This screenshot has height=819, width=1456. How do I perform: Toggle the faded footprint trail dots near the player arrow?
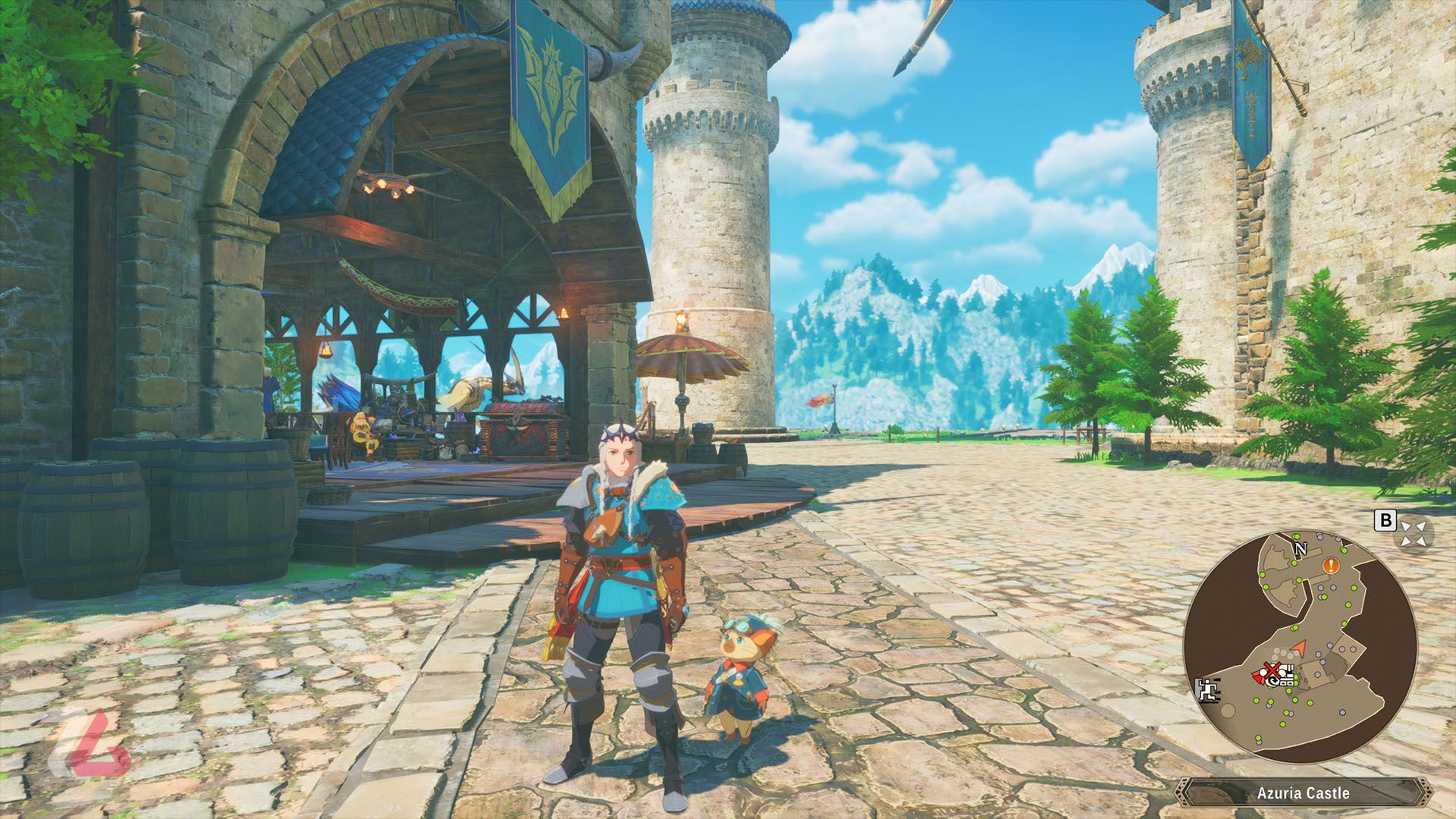pos(1282,654)
